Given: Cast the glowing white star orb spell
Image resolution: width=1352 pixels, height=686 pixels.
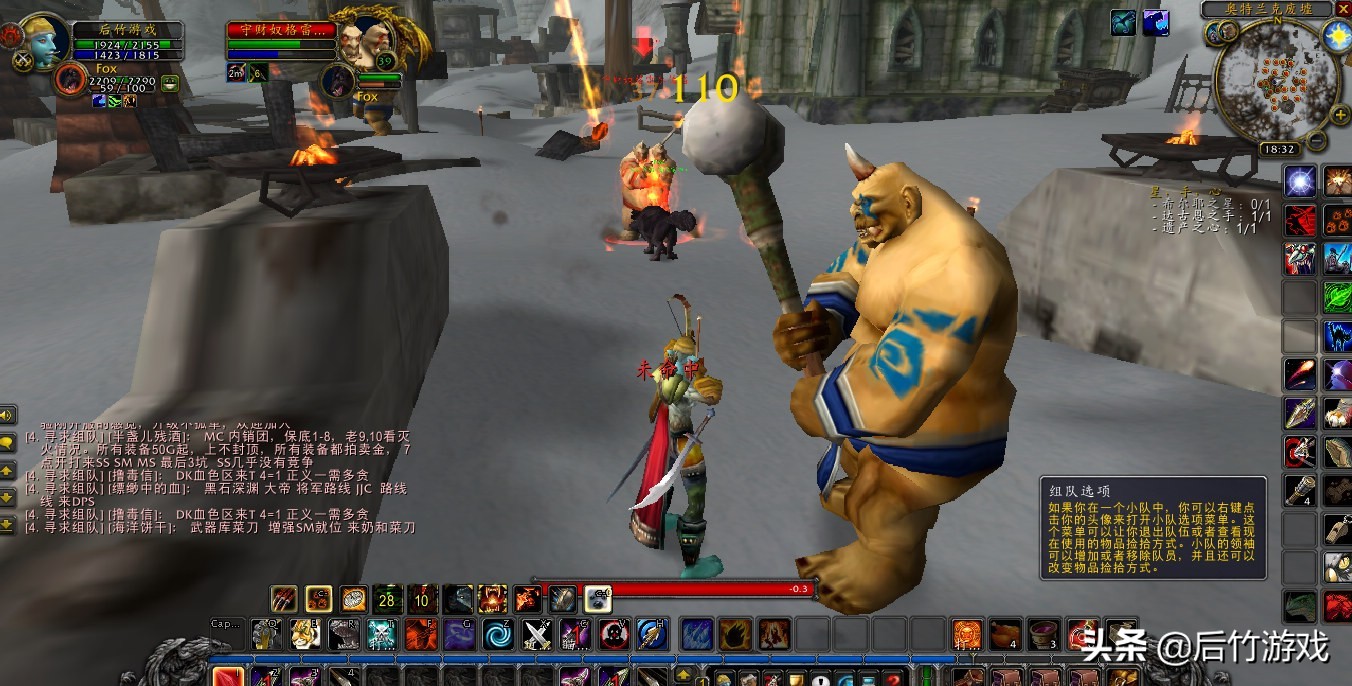Looking at the screenshot, I should point(1300,181).
